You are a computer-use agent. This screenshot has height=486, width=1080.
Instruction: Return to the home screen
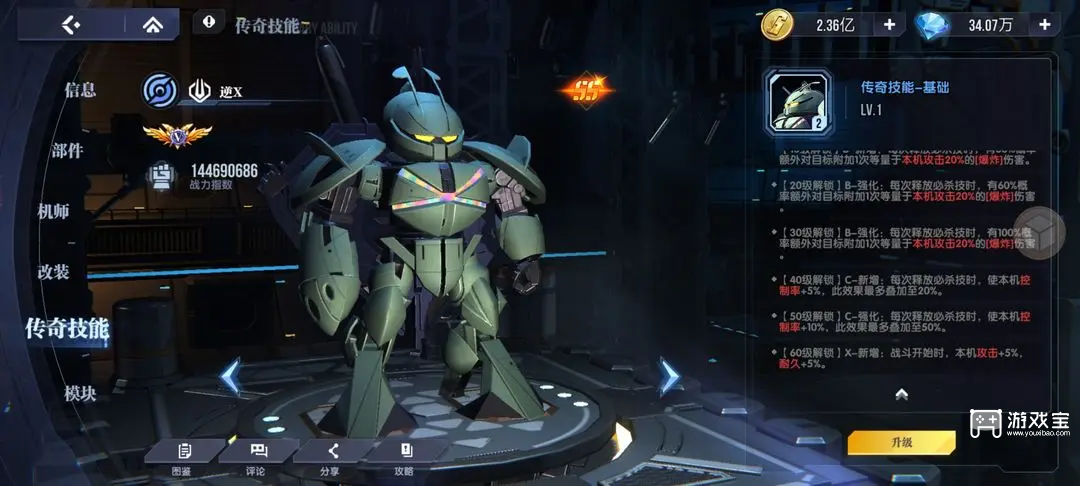pos(152,25)
